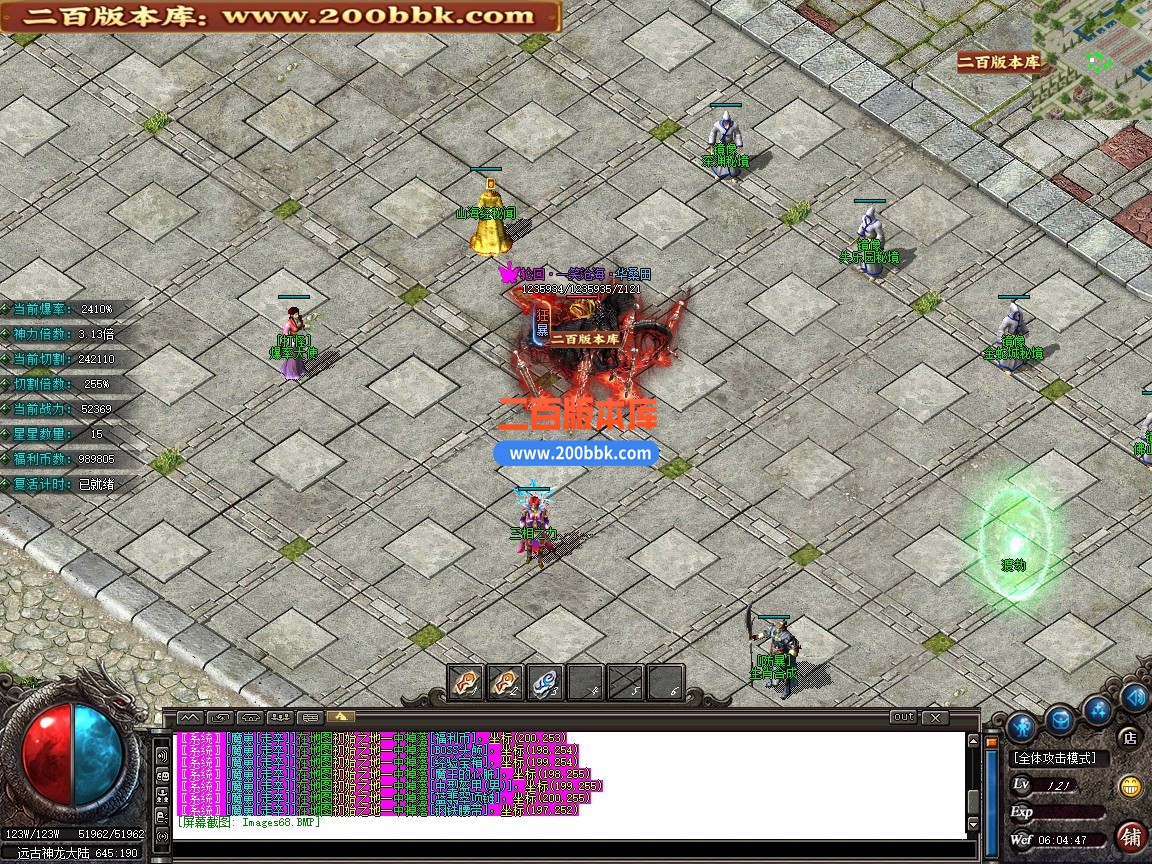The width and height of the screenshot is (1152, 864).
Task: Select the highlighted yellow chat tab
Action: pos(340,717)
